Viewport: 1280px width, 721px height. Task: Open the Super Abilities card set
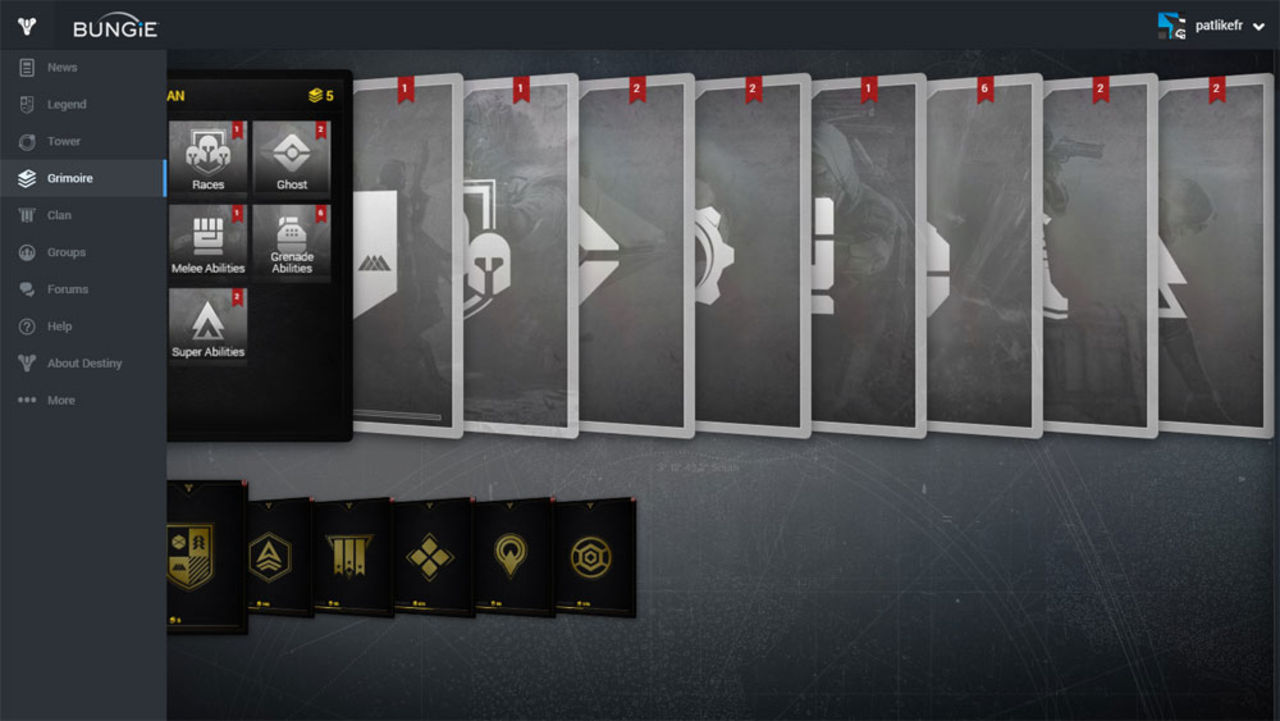tap(207, 324)
